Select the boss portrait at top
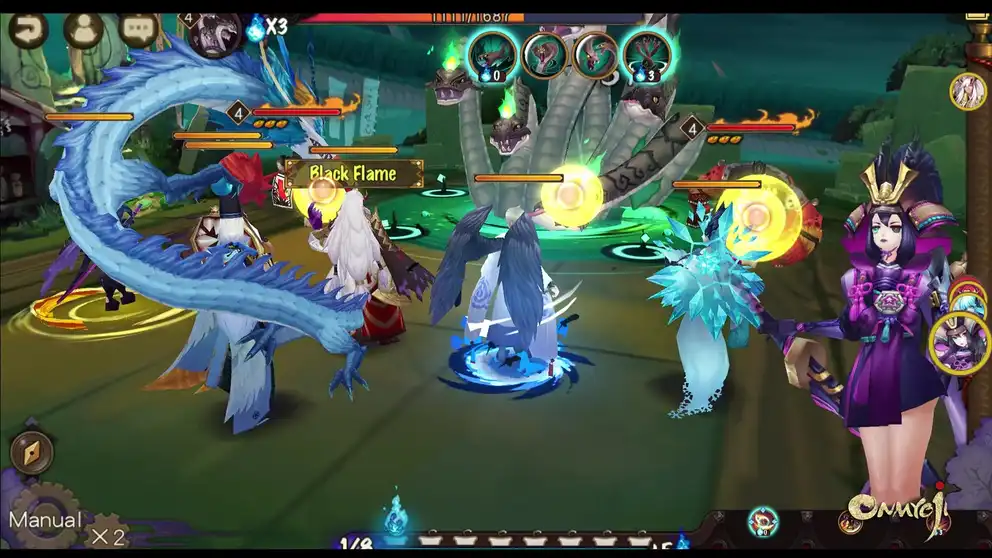The height and width of the screenshot is (558, 992). (215, 34)
